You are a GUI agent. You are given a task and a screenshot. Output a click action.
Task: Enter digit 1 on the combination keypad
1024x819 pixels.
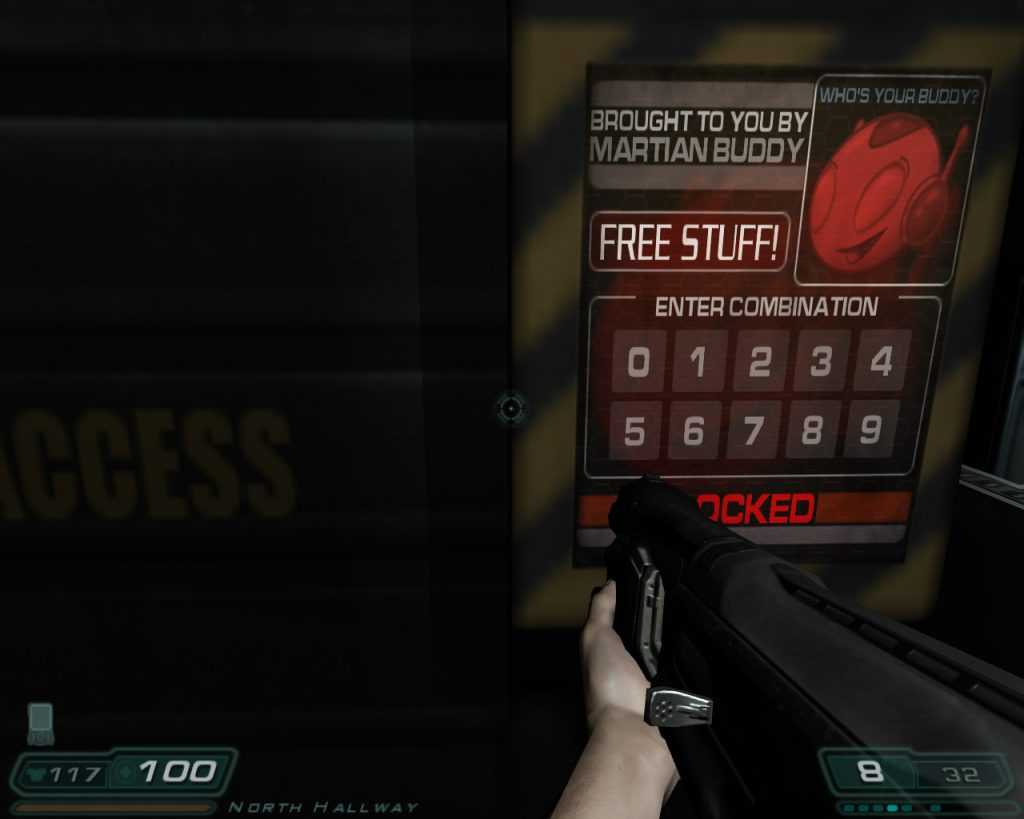699,362
